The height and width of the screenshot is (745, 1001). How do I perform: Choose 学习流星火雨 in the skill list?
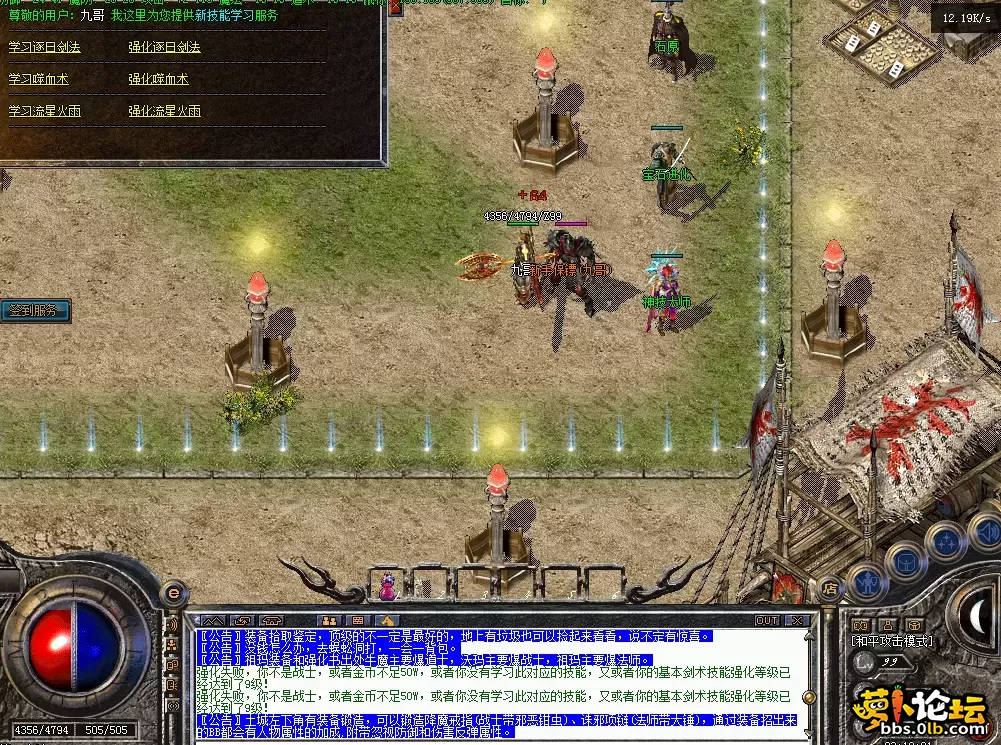point(45,111)
